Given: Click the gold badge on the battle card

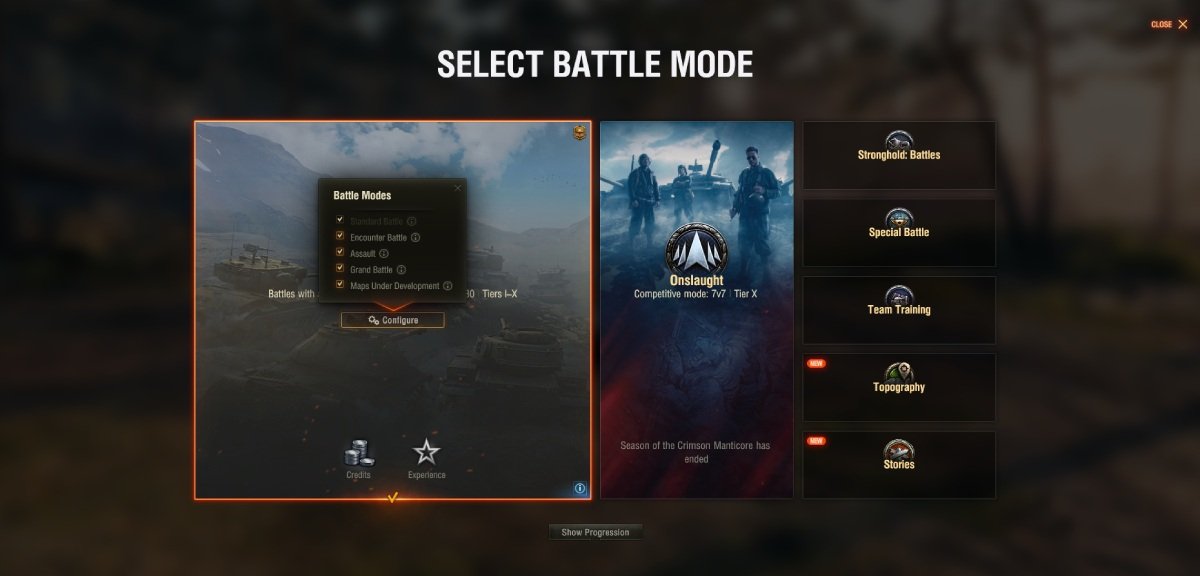Looking at the screenshot, I should (x=579, y=133).
